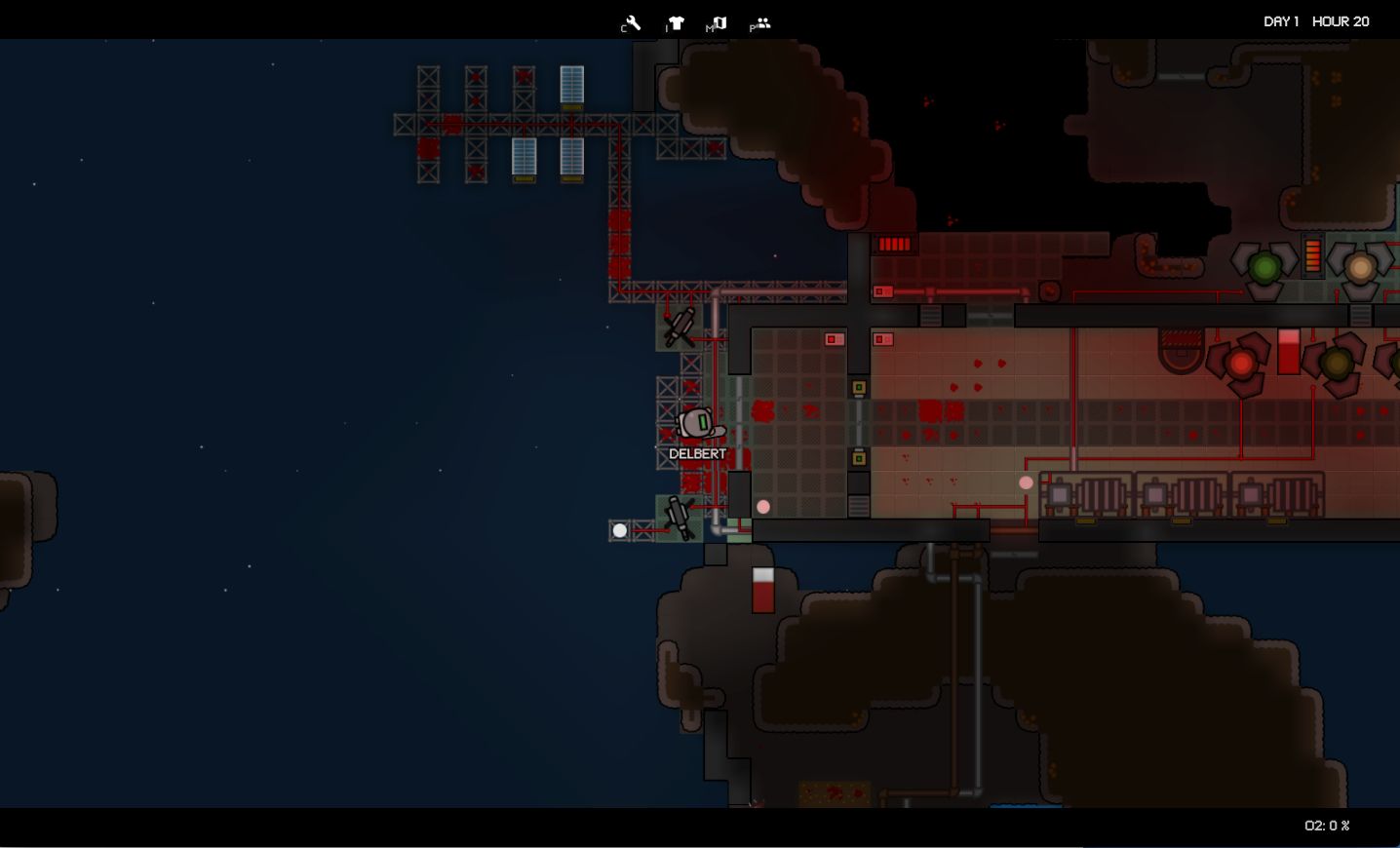Open the Personnel crew panel
The width and height of the screenshot is (1400, 848).
(x=760, y=19)
